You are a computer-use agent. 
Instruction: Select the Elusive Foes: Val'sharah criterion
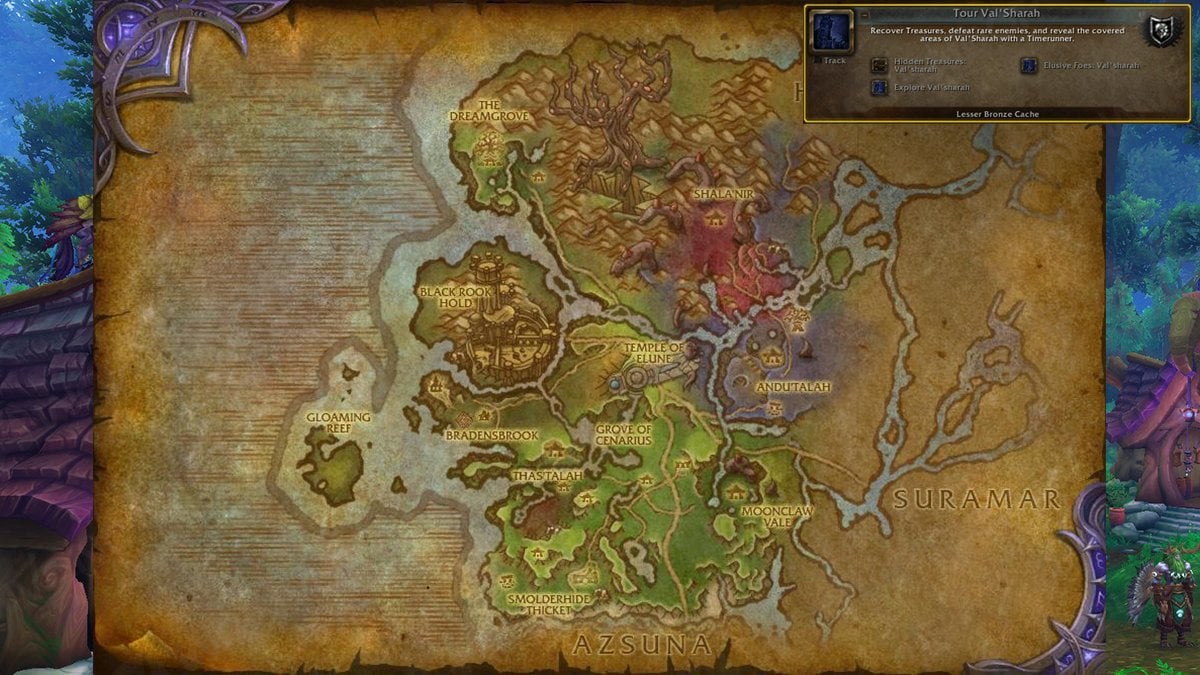[x=1028, y=65]
